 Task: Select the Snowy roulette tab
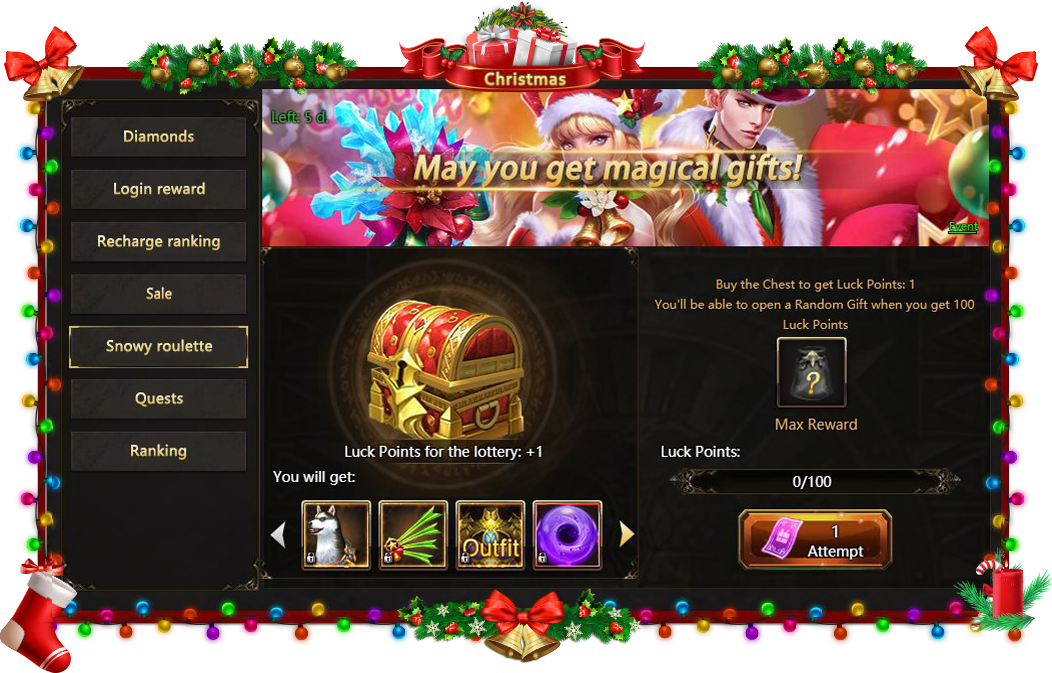click(x=158, y=347)
